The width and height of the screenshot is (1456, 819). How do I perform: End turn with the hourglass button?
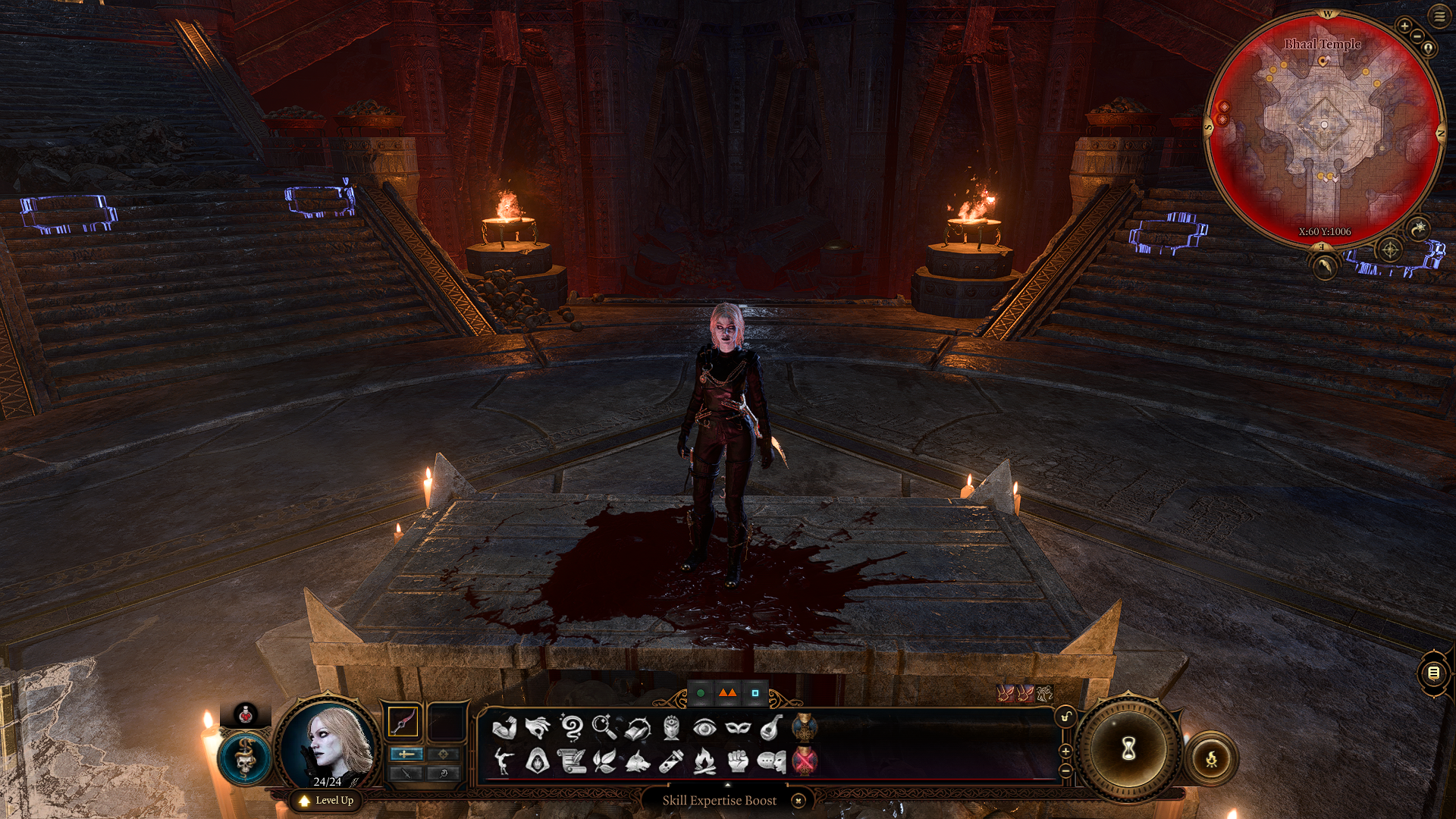1128,749
